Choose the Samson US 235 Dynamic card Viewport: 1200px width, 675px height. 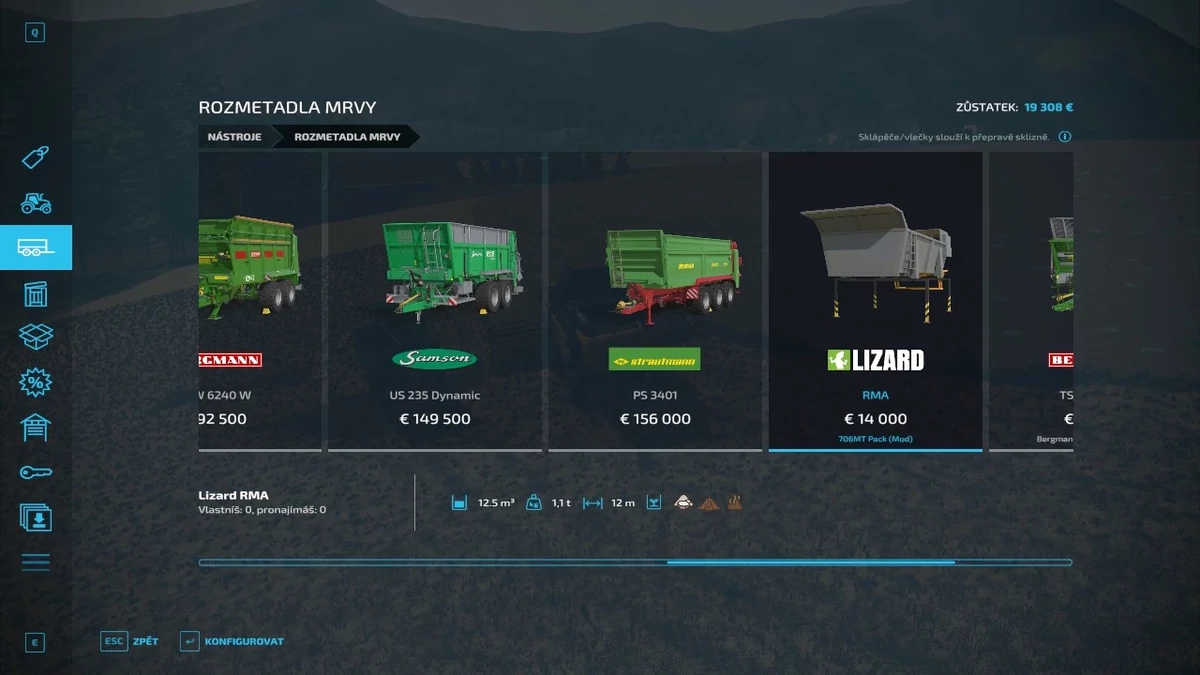coord(435,300)
